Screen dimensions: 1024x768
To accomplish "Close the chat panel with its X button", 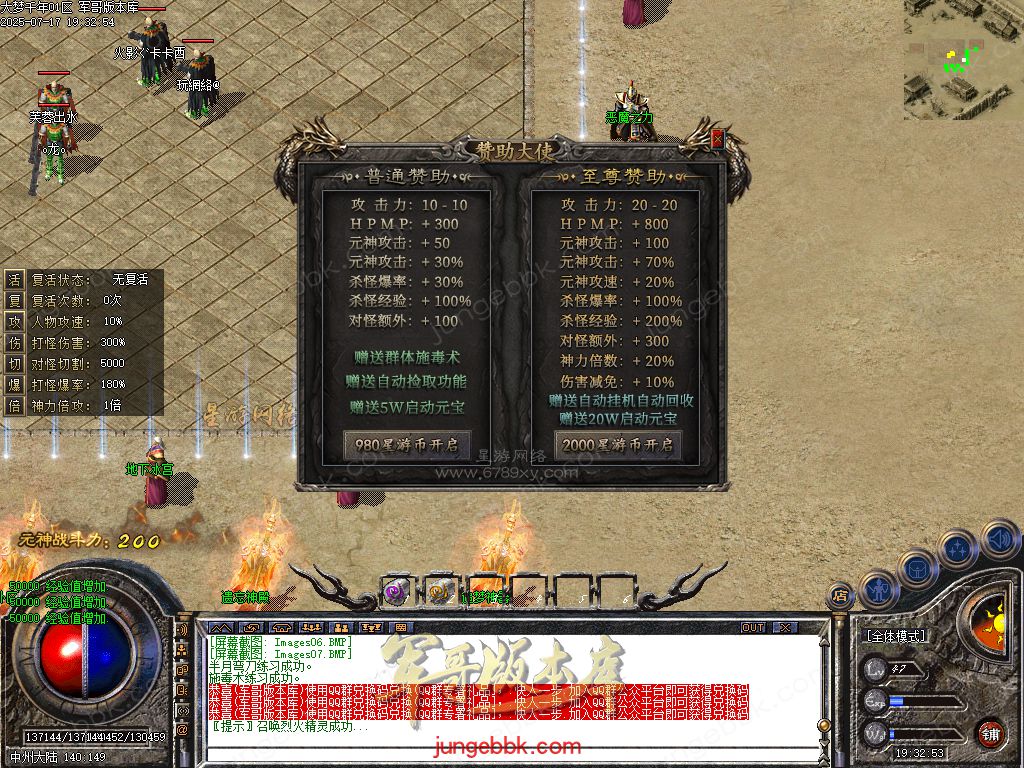I will [x=785, y=627].
